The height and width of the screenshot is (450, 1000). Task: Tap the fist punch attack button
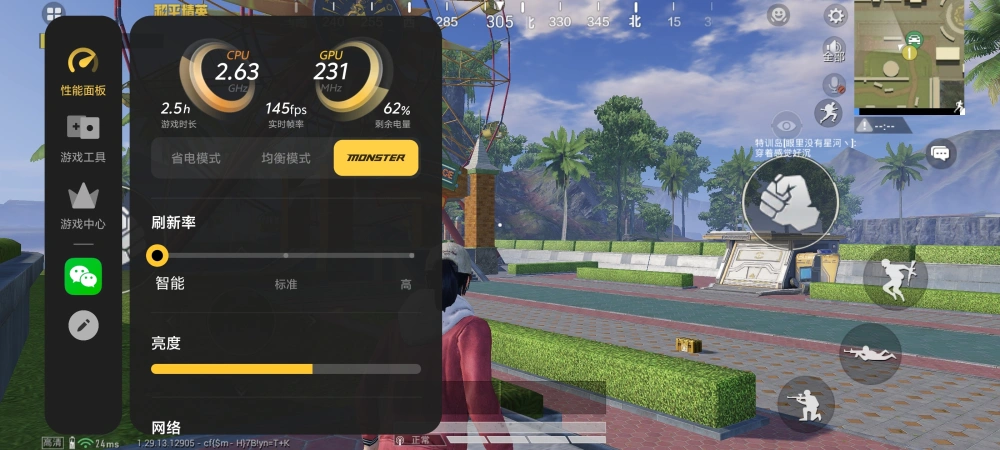(x=790, y=197)
